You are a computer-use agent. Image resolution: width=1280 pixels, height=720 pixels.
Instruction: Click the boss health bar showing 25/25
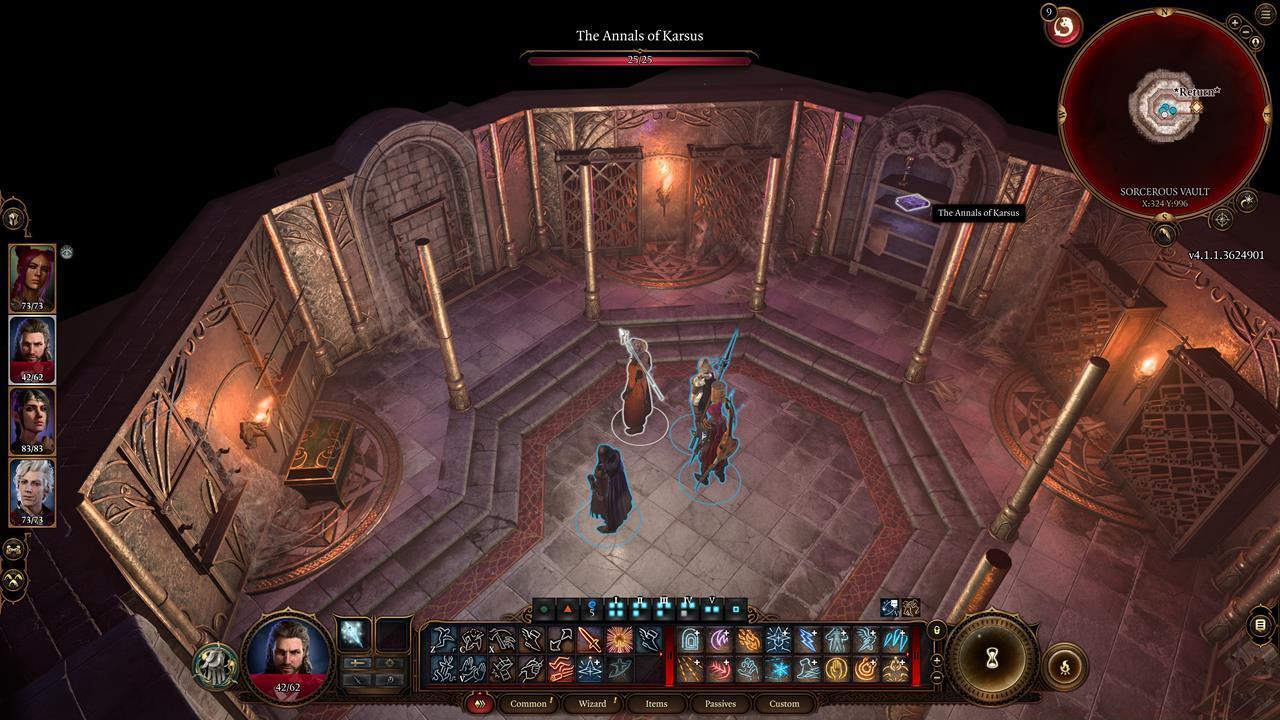point(637,60)
